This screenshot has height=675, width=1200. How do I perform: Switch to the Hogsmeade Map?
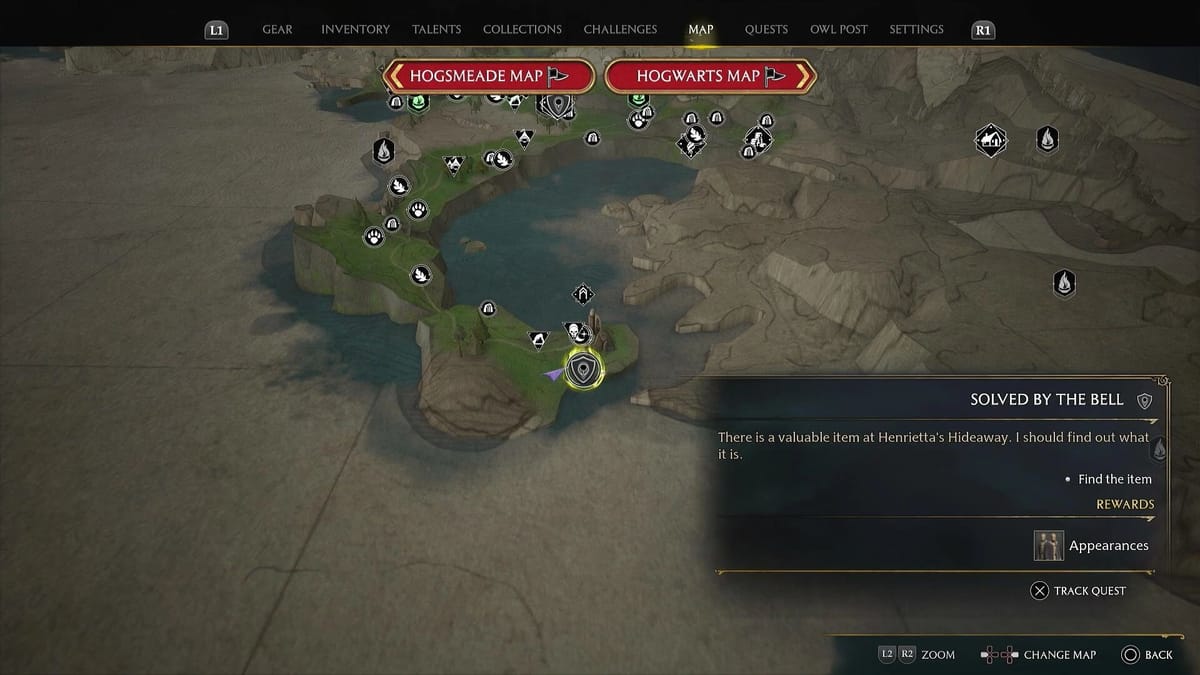[x=489, y=76]
